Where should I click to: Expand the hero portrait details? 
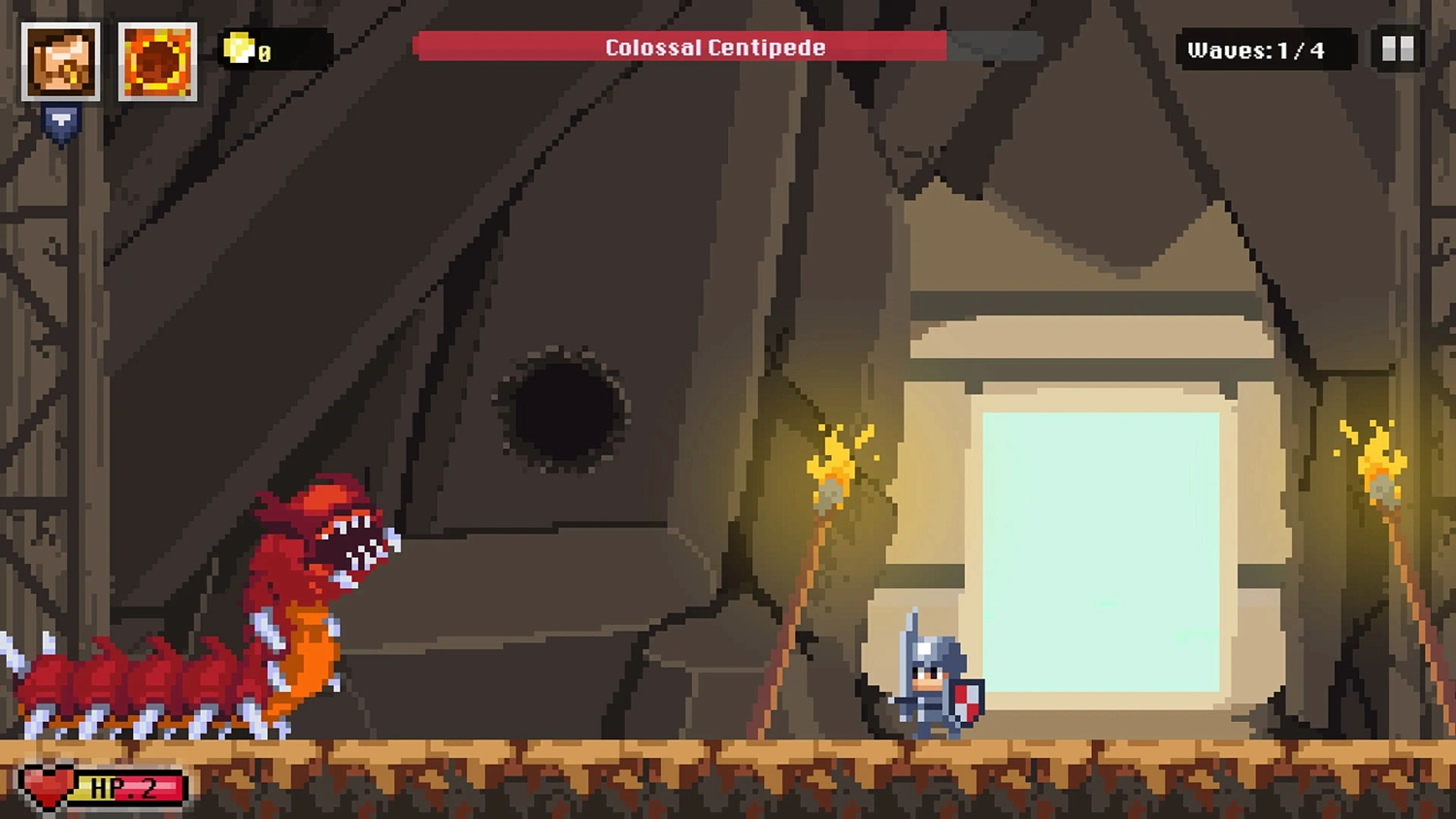60,61
